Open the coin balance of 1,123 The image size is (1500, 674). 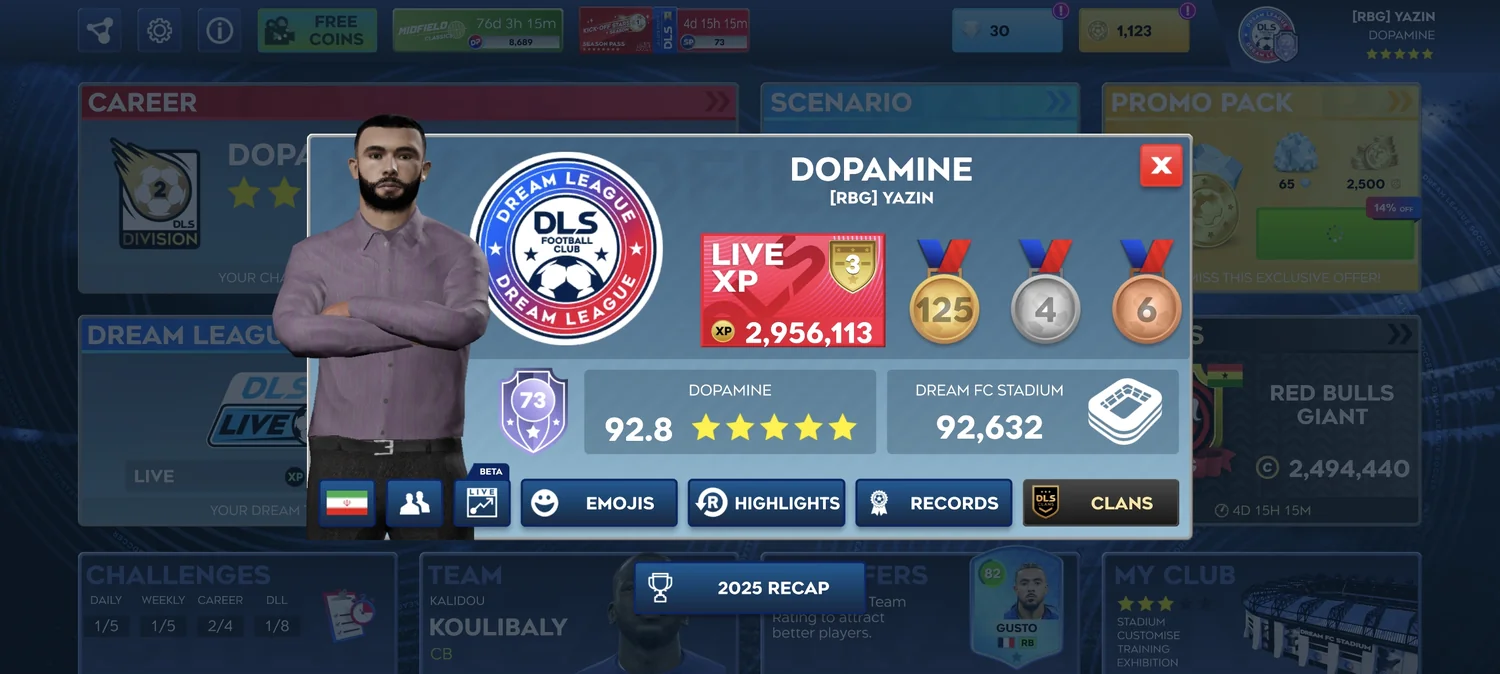(x=1134, y=31)
